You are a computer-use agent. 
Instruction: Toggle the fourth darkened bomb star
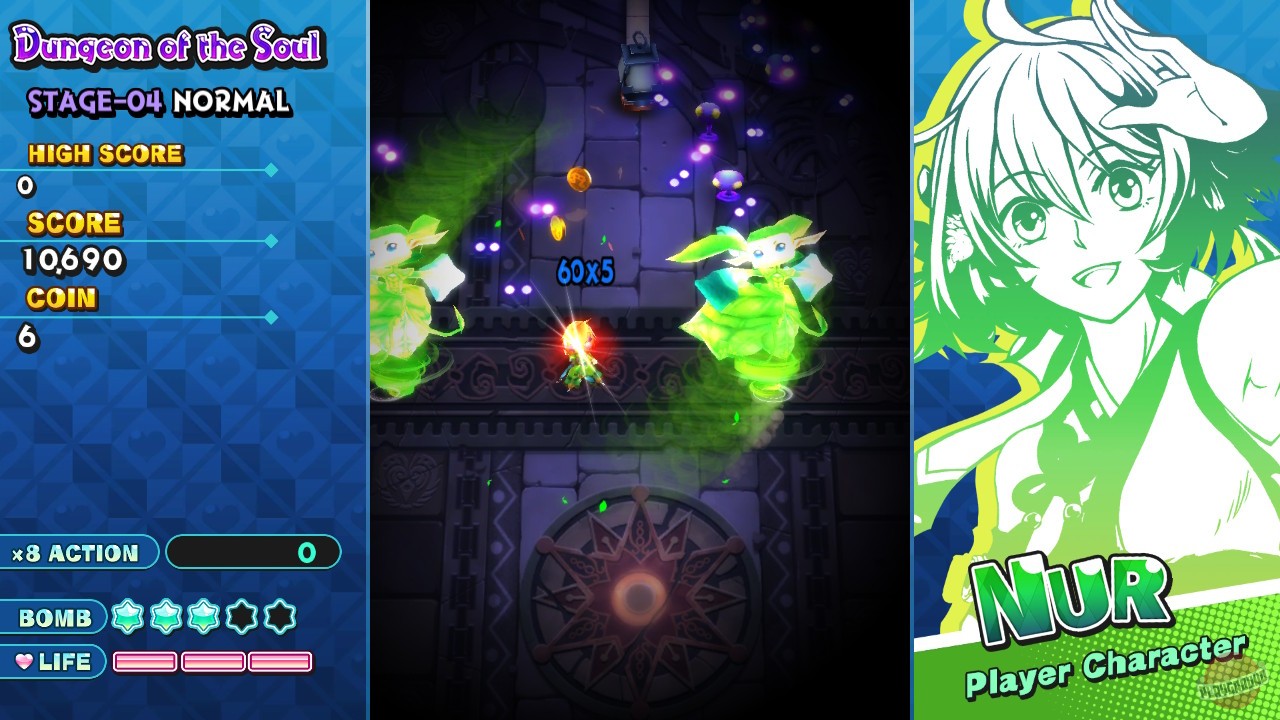click(x=241, y=618)
